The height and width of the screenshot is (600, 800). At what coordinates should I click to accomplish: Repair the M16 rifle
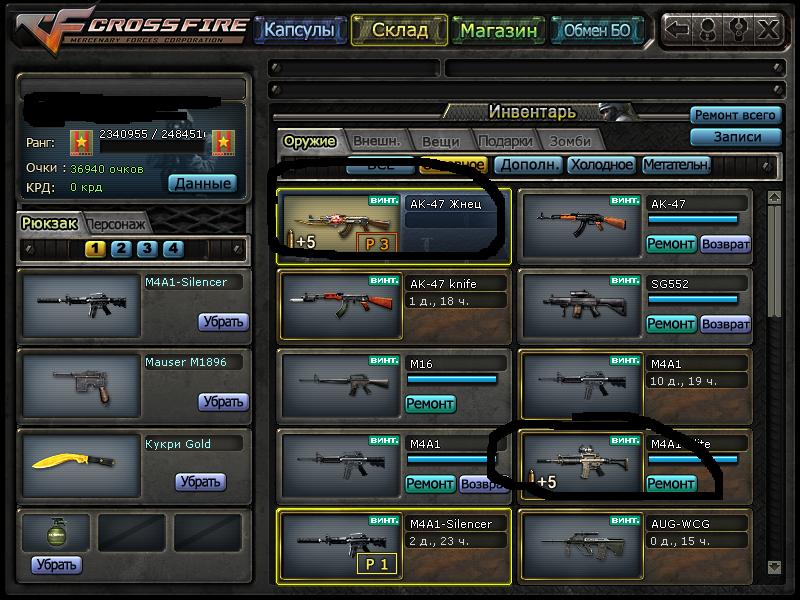[x=430, y=404]
